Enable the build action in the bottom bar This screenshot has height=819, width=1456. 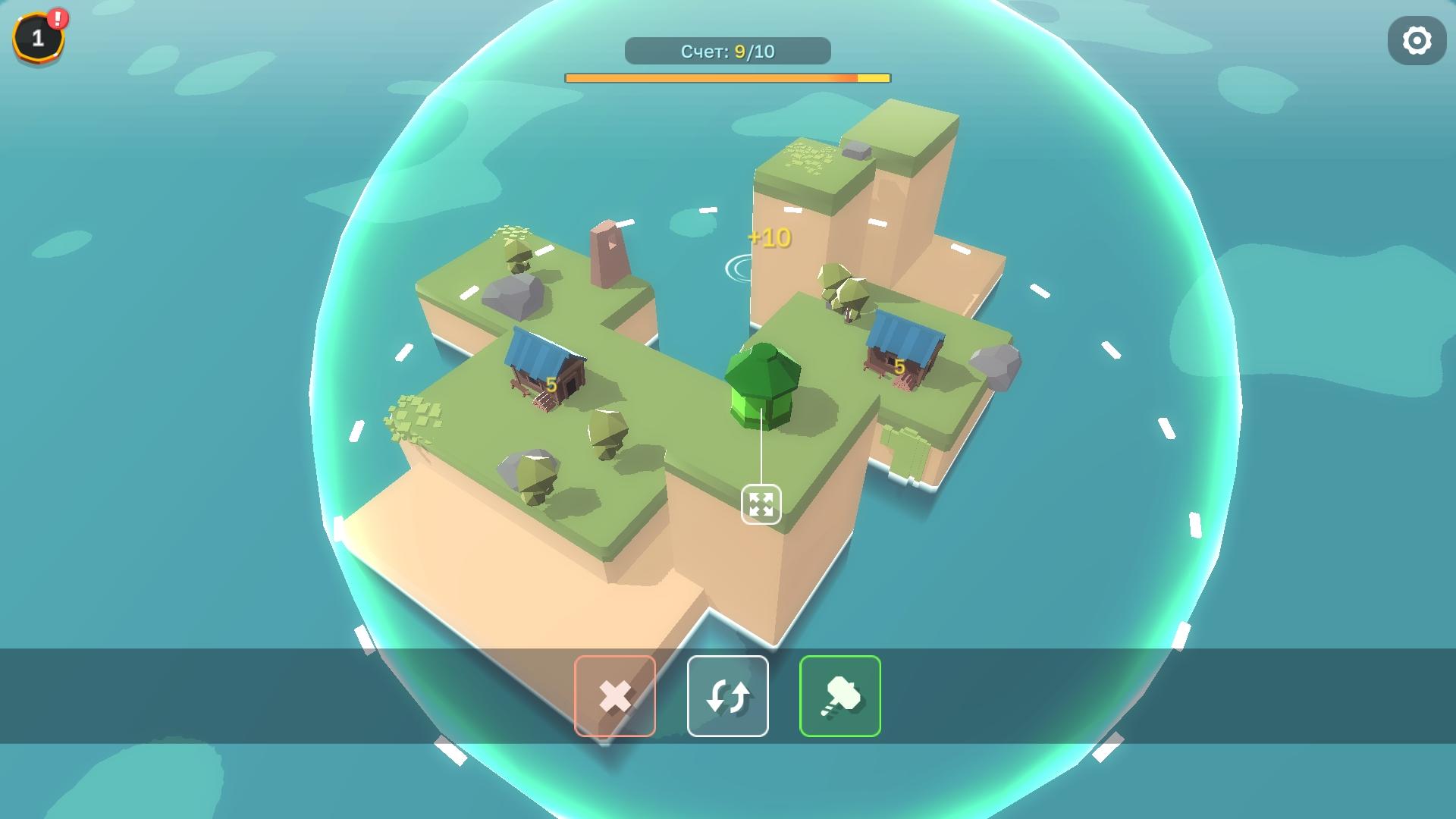839,695
